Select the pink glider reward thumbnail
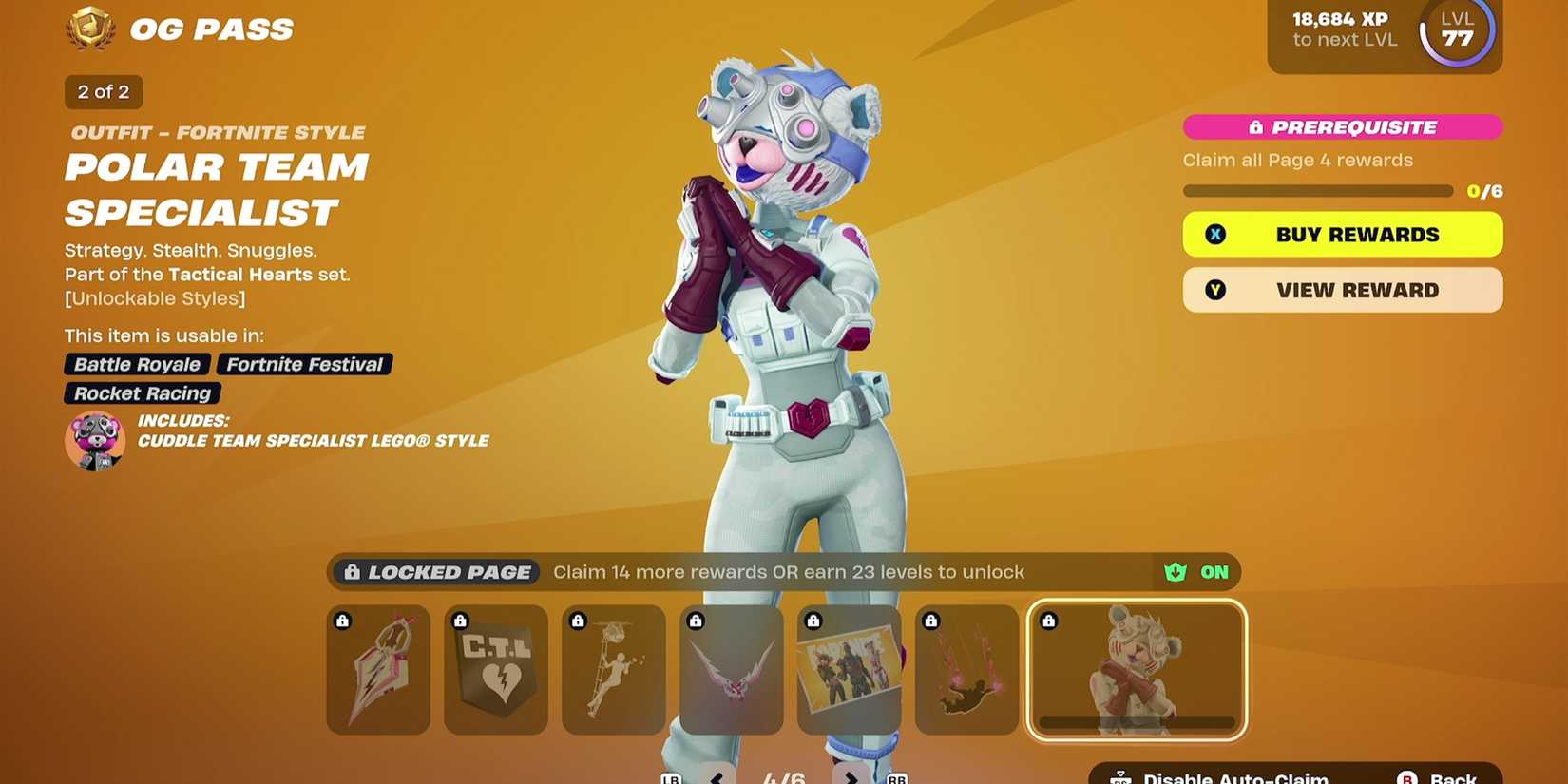Image resolution: width=1568 pixels, height=784 pixels. (x=377, y=670)
